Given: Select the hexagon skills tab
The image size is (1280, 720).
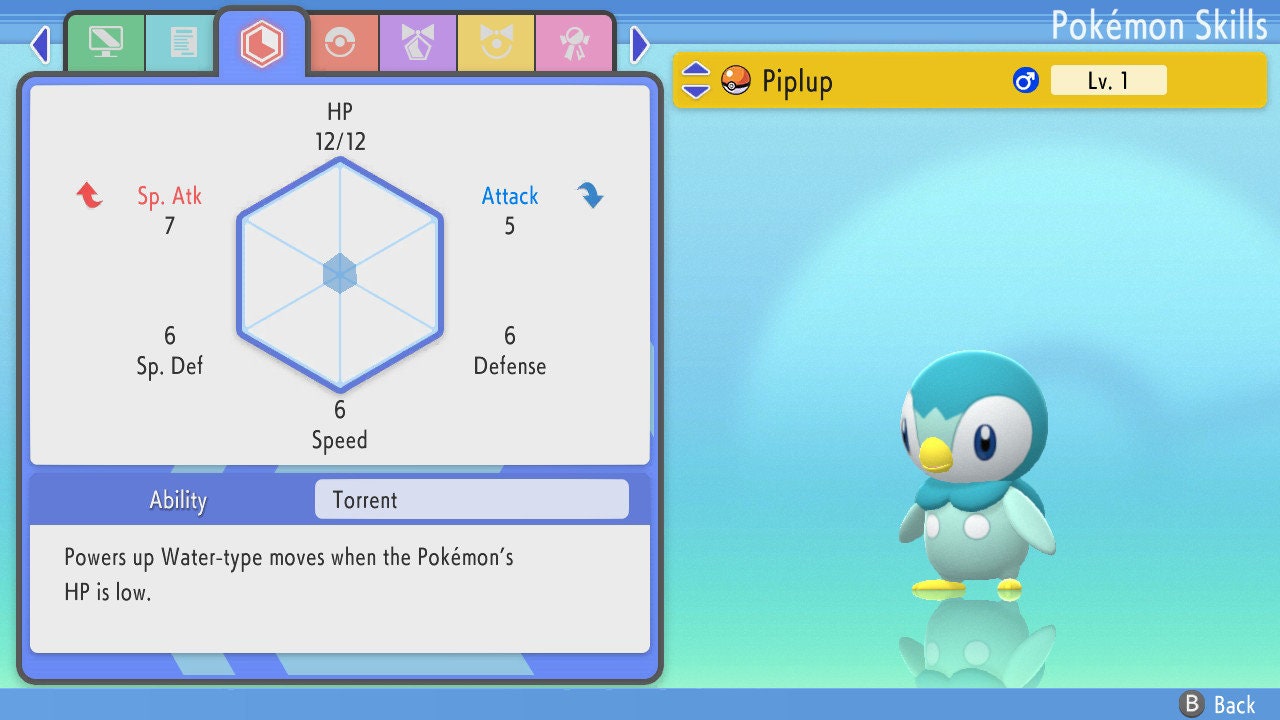Looking at the screenshot, I should 262,43.
